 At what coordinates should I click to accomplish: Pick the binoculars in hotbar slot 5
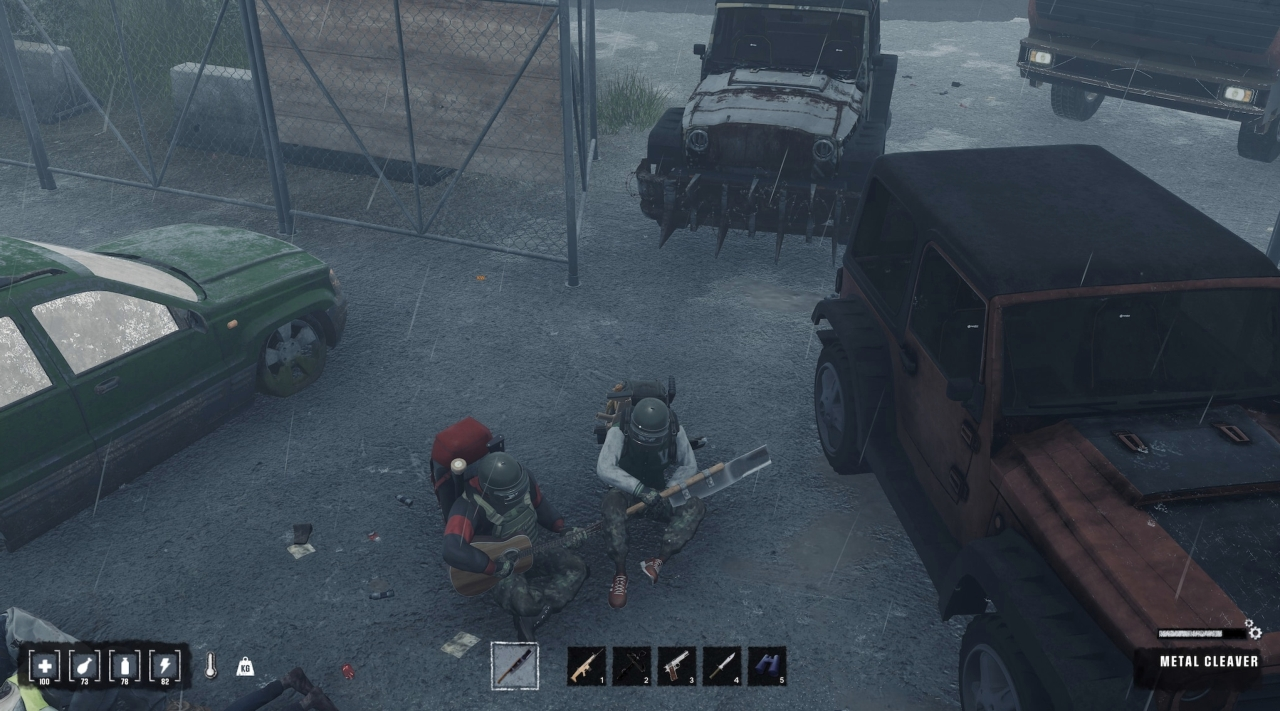(x=767, y=666)
